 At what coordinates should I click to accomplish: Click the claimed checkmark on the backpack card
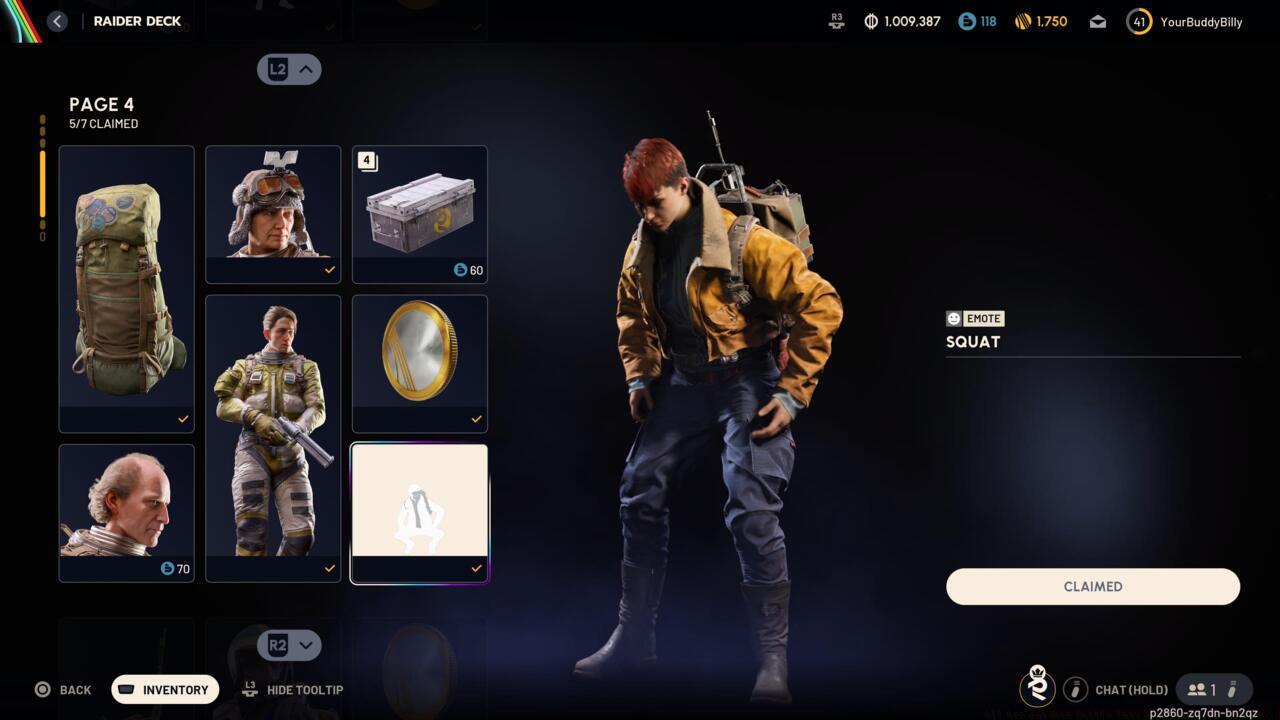point(183,419)
